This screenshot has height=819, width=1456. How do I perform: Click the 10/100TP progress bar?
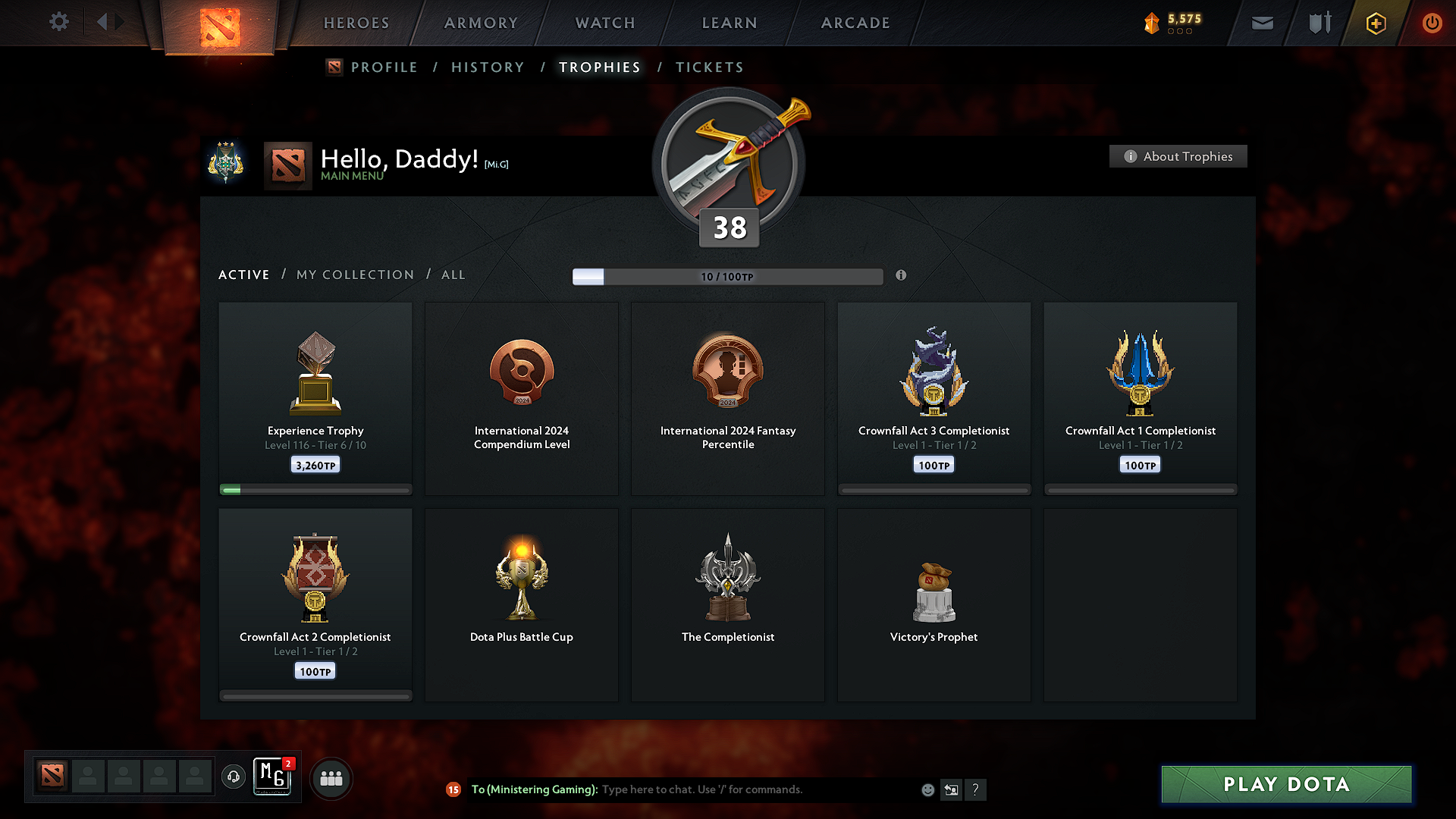tap(728, 277)
